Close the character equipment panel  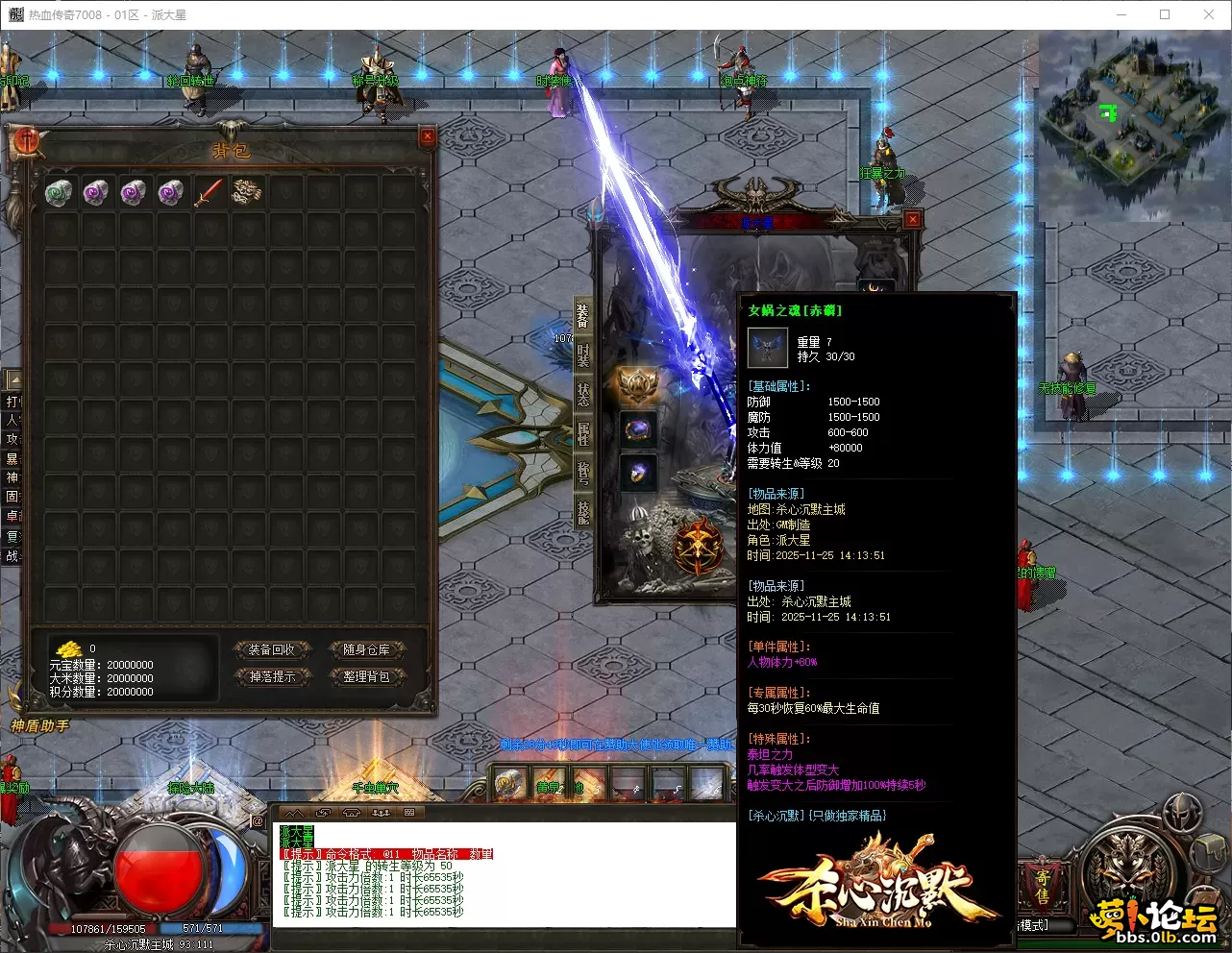(x=913, y=219)
